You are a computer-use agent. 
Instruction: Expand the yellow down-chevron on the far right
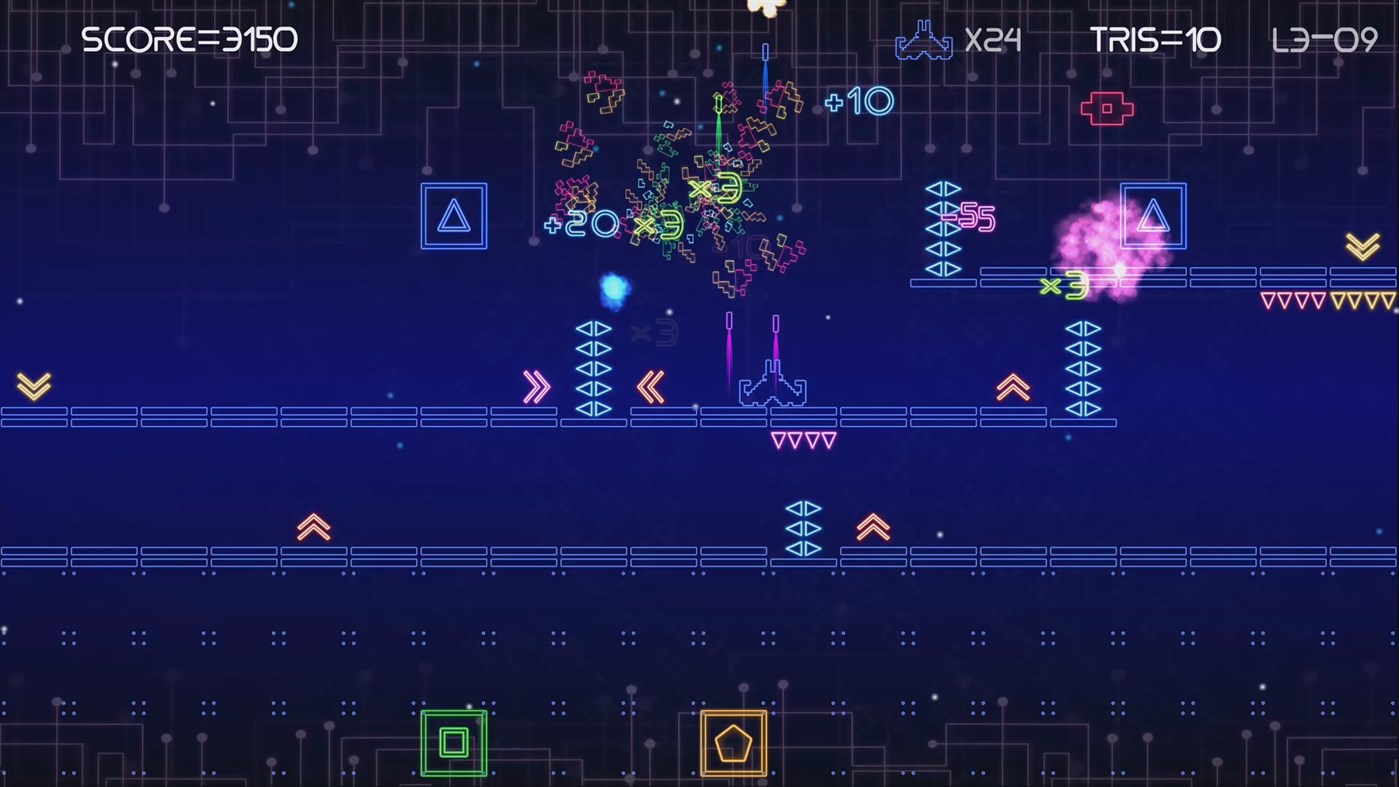pos(1362,246)
